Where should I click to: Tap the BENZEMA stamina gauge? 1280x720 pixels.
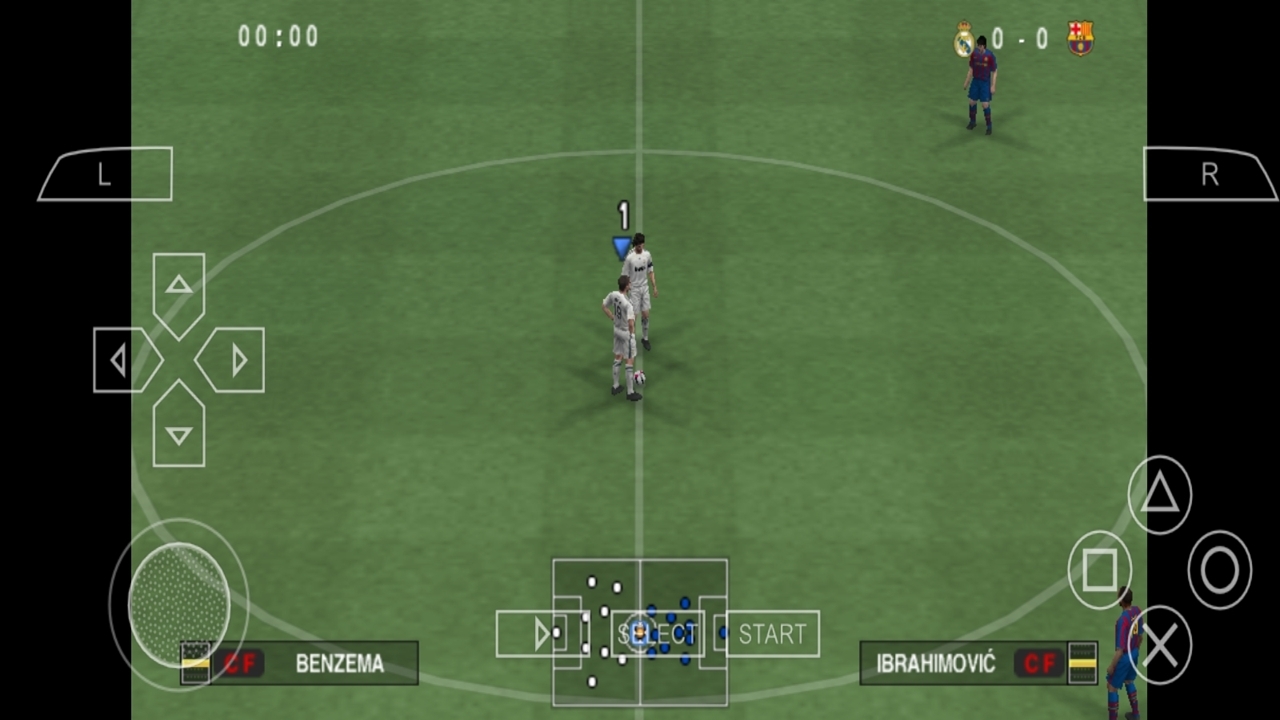(x=196, y=663)
